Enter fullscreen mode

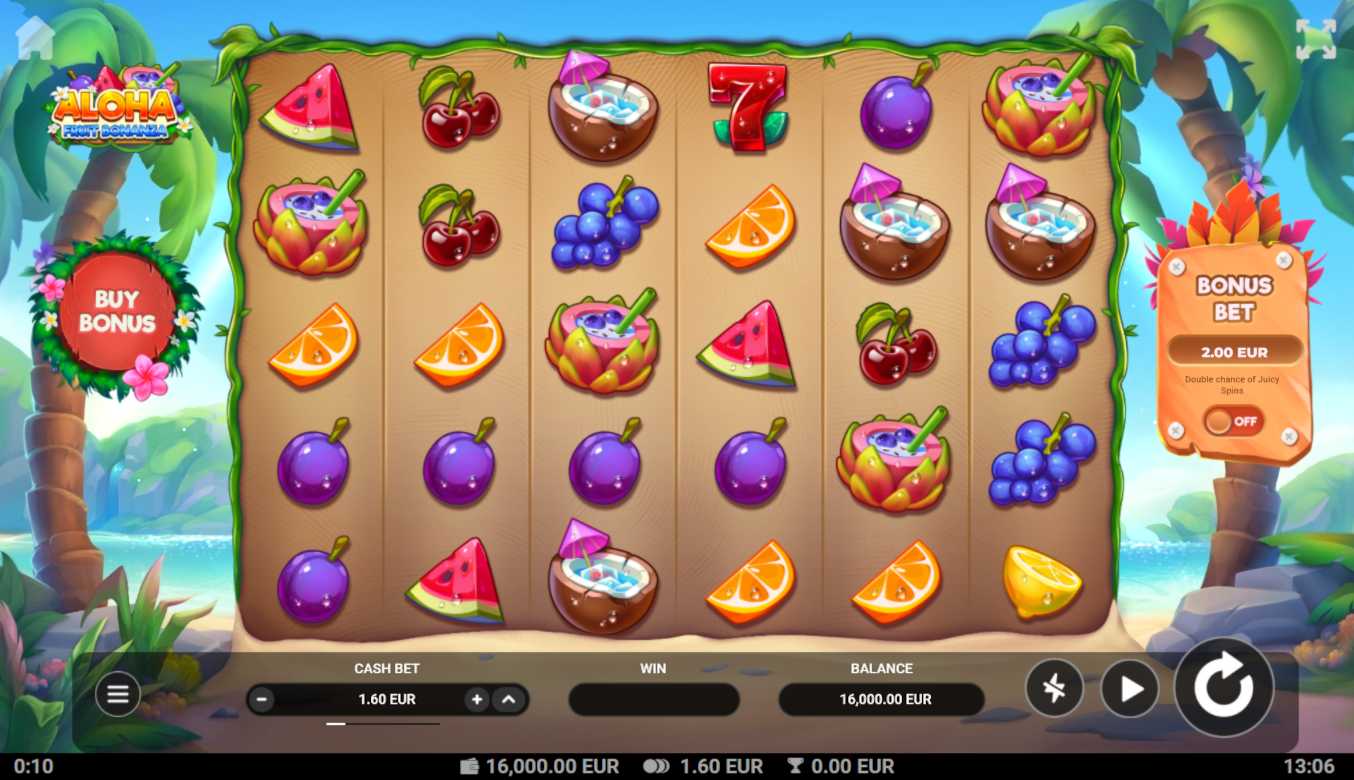(x=1315, y=40)
